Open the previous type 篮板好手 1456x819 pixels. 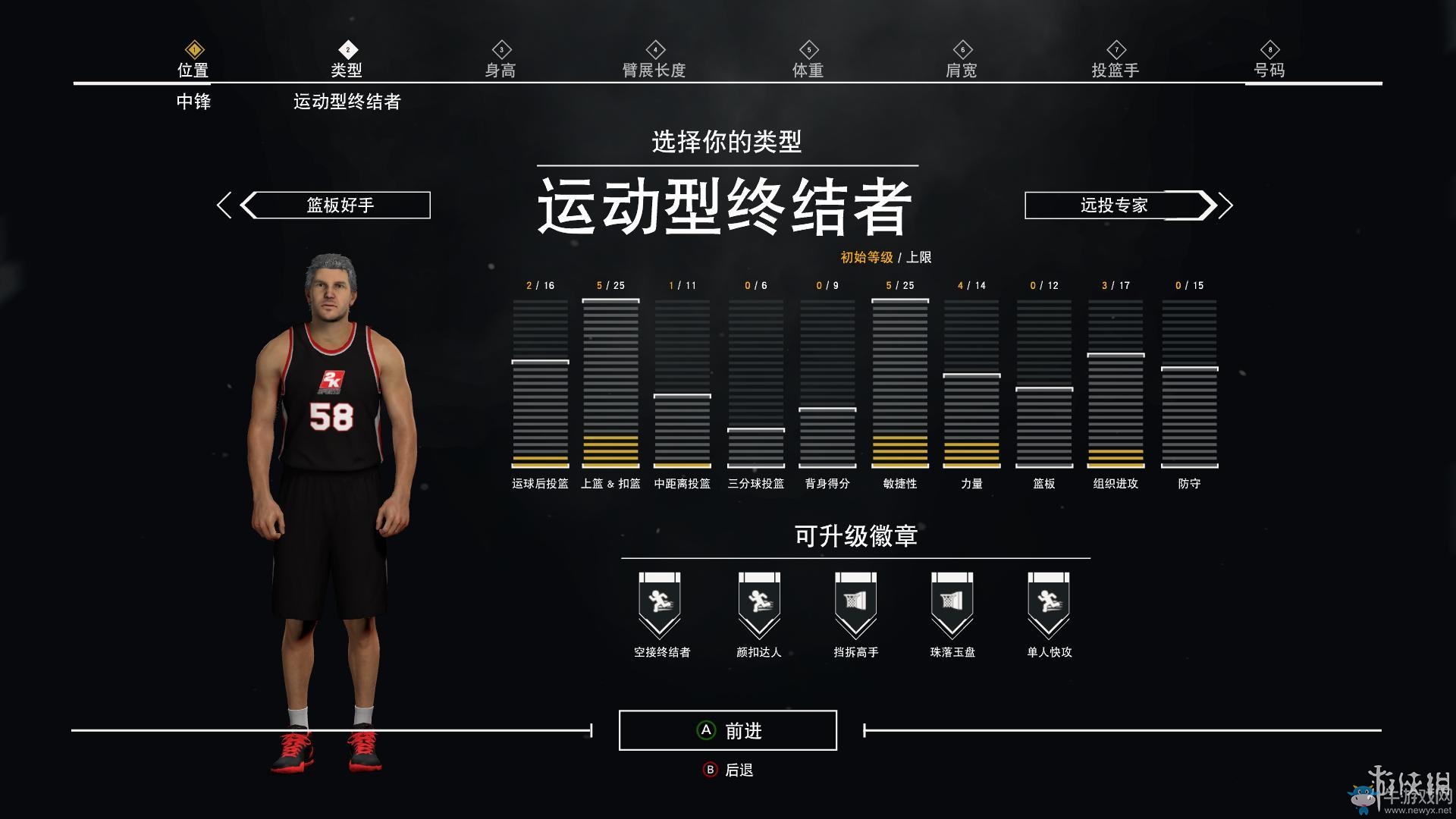point(336,205)
